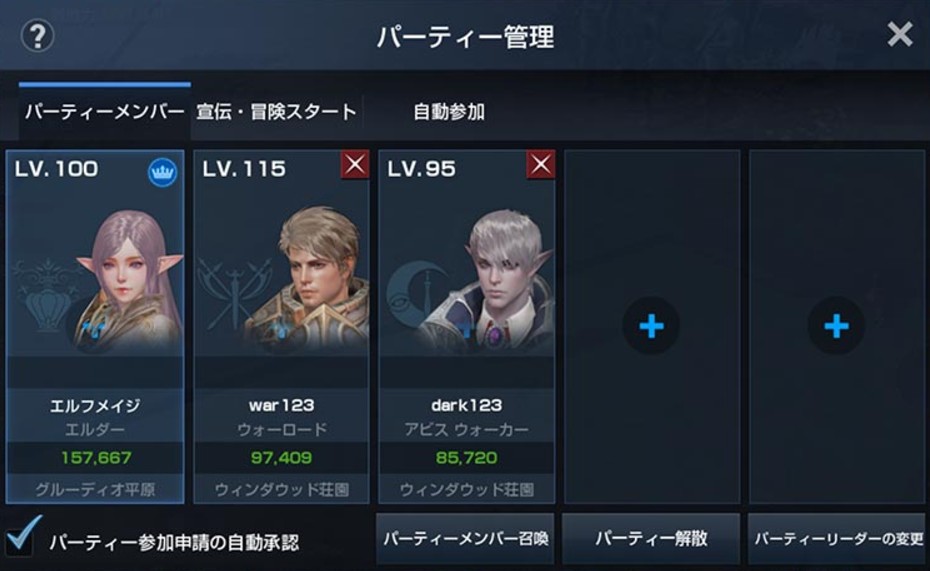The image size is (930, 571).
Task: Remove war123 with the red X
Action: point(355,165)
